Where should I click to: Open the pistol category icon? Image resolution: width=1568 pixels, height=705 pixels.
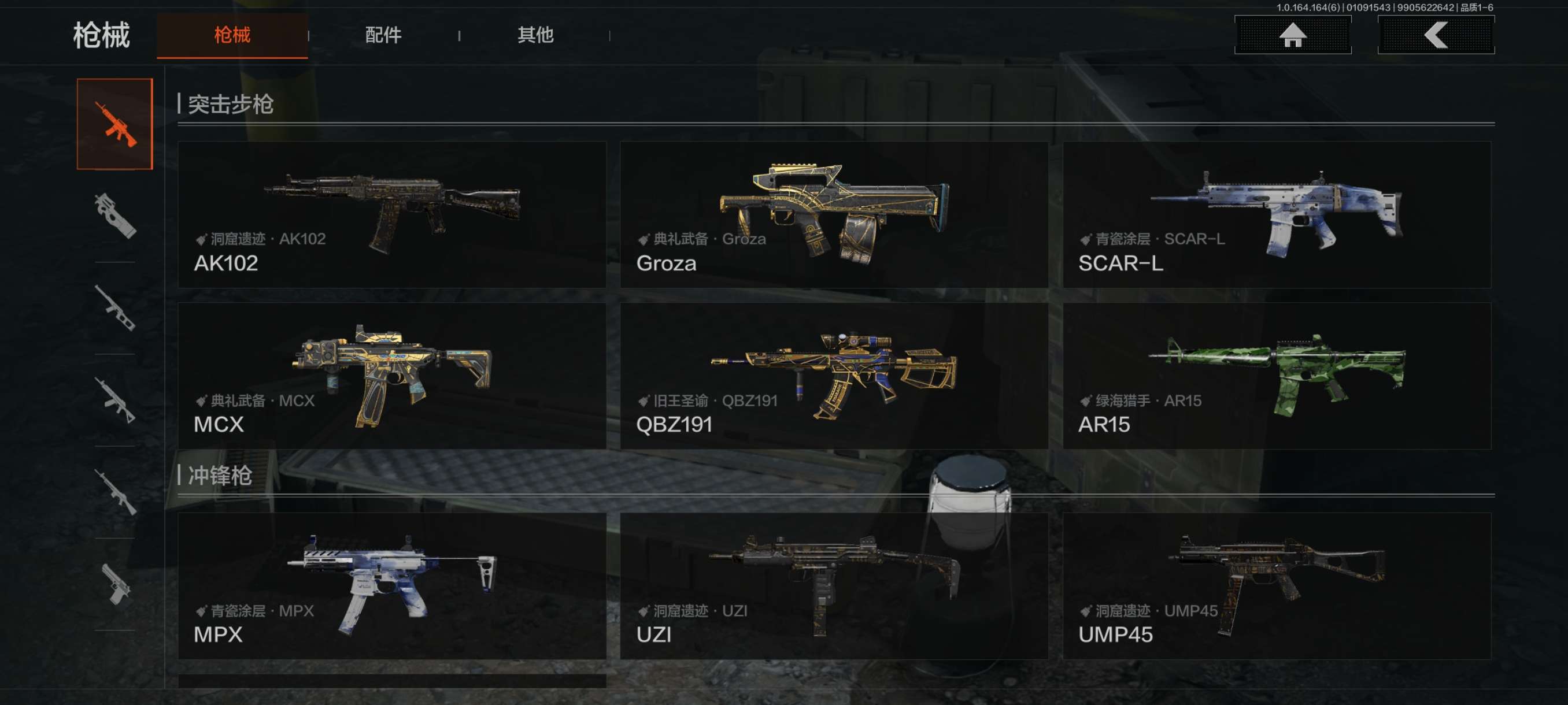pos(115,584)
